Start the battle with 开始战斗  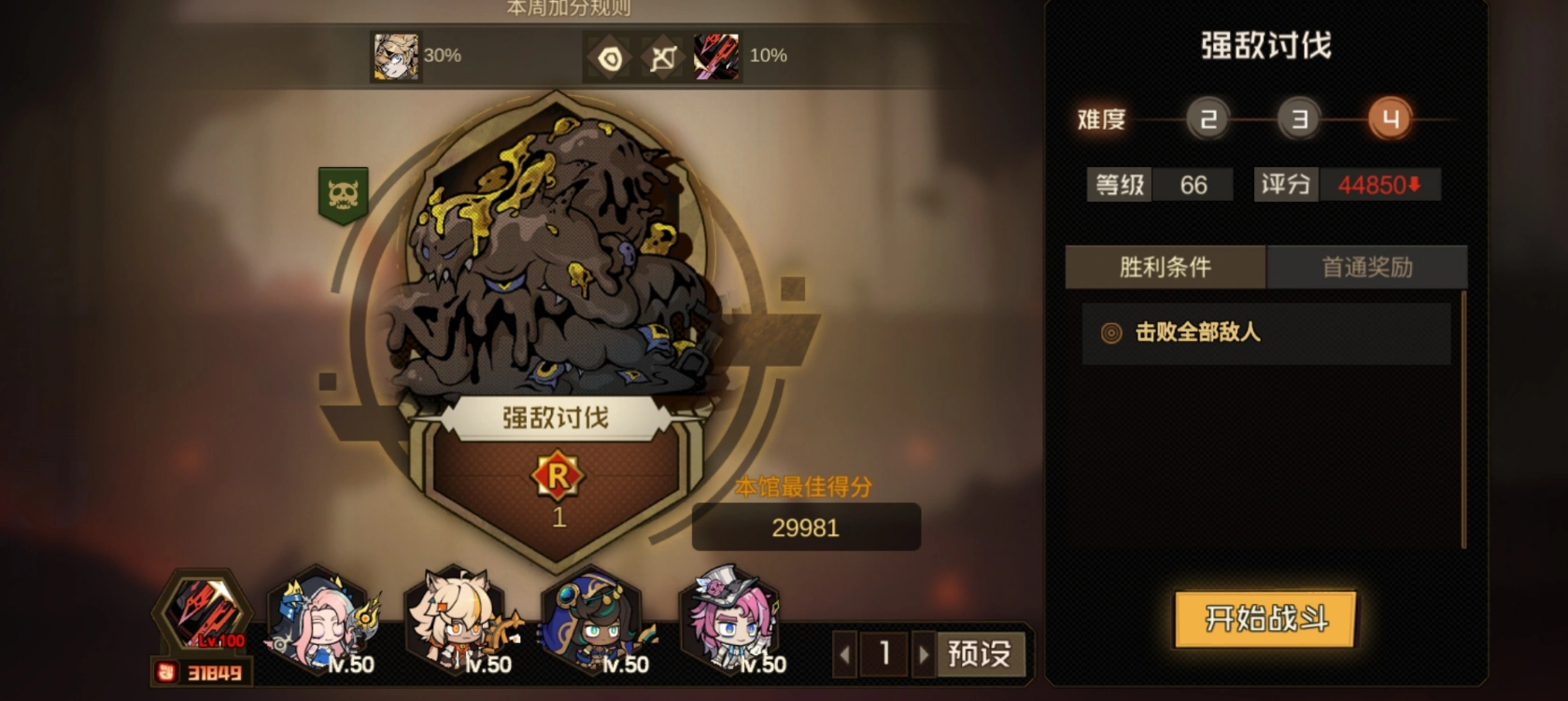click(x=1265, y=618)
